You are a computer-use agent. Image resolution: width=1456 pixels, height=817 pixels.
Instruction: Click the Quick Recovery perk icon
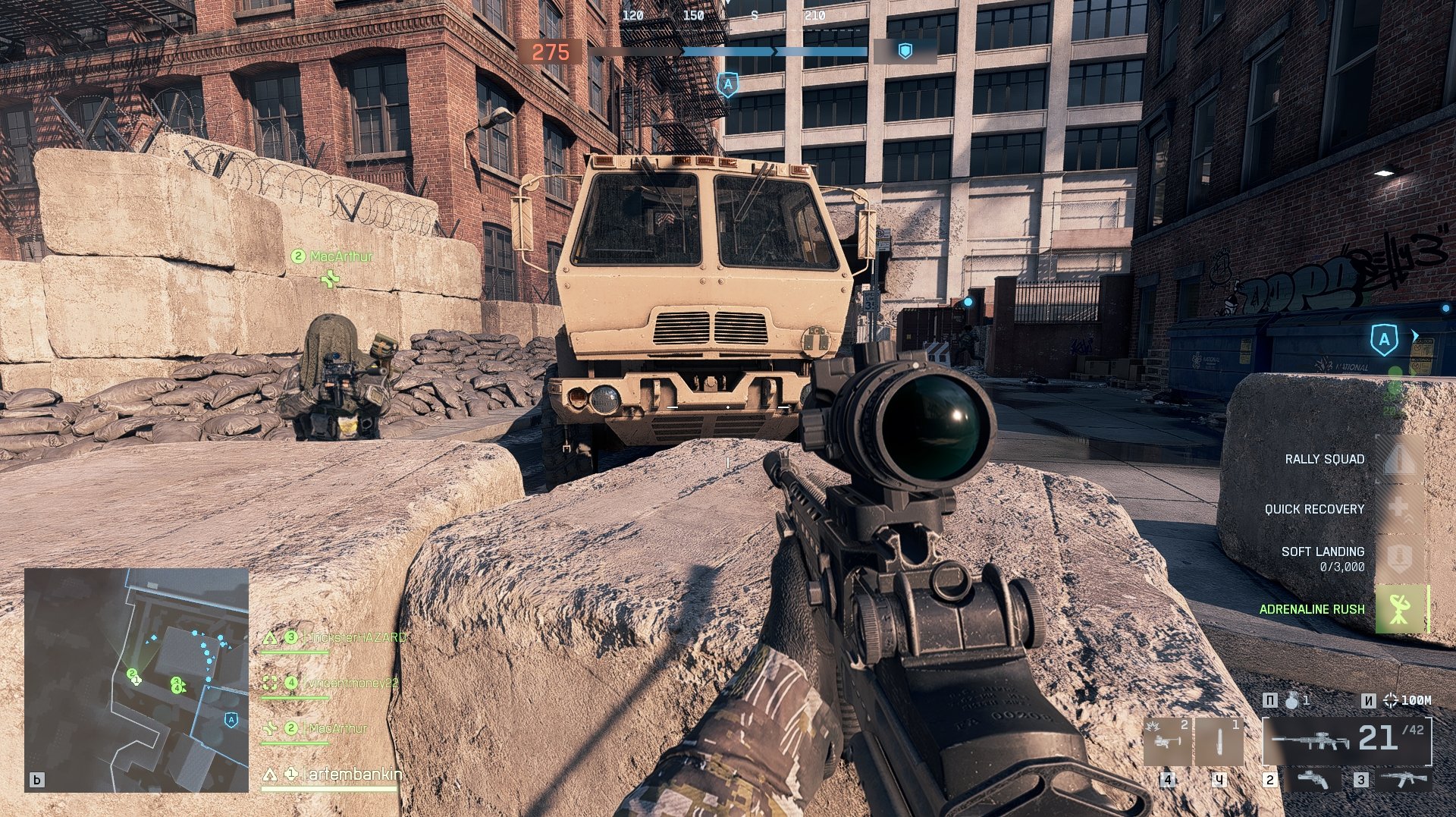coord(1399,509)
